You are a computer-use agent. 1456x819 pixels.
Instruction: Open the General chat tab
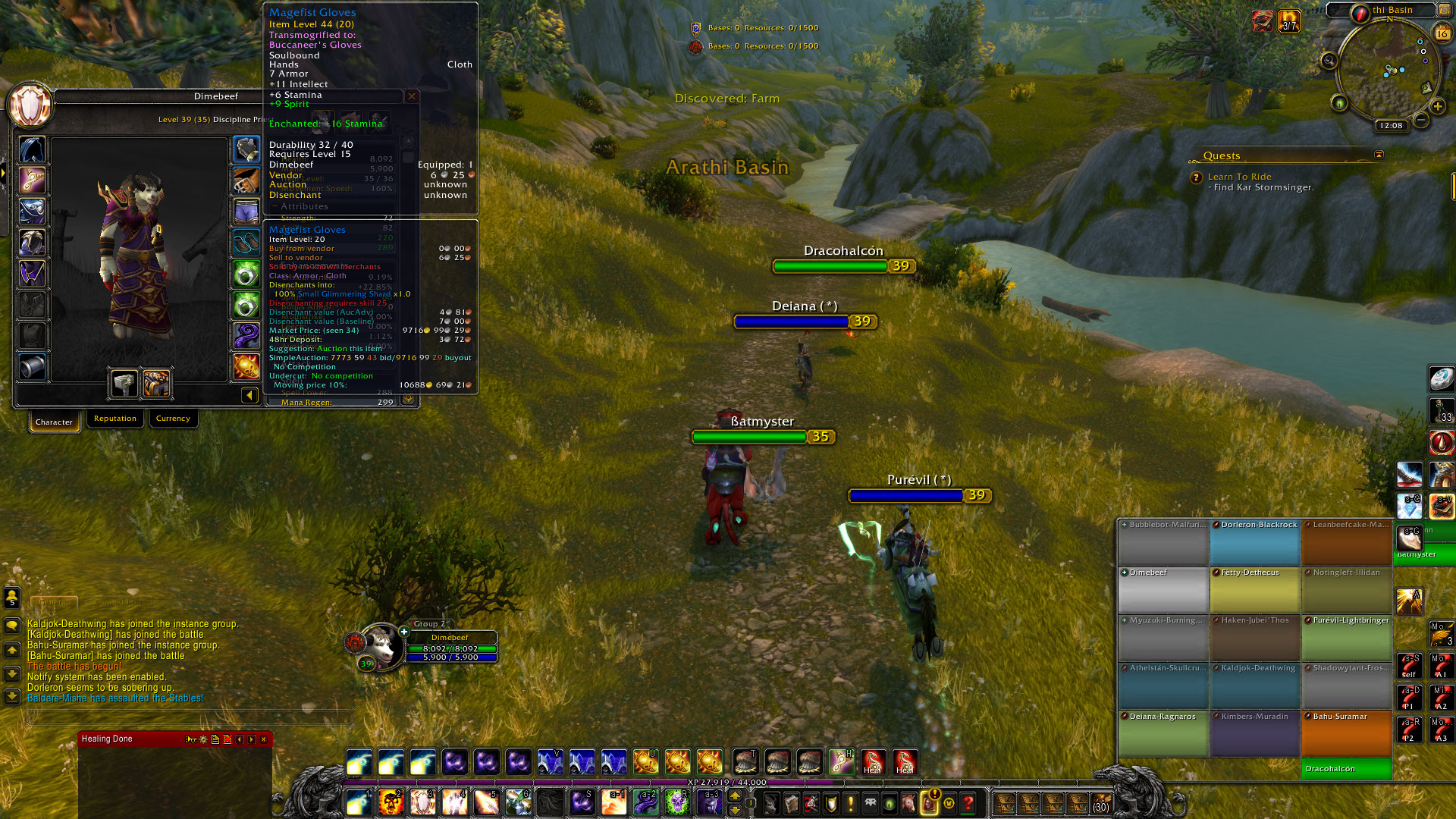pos(54,602)
